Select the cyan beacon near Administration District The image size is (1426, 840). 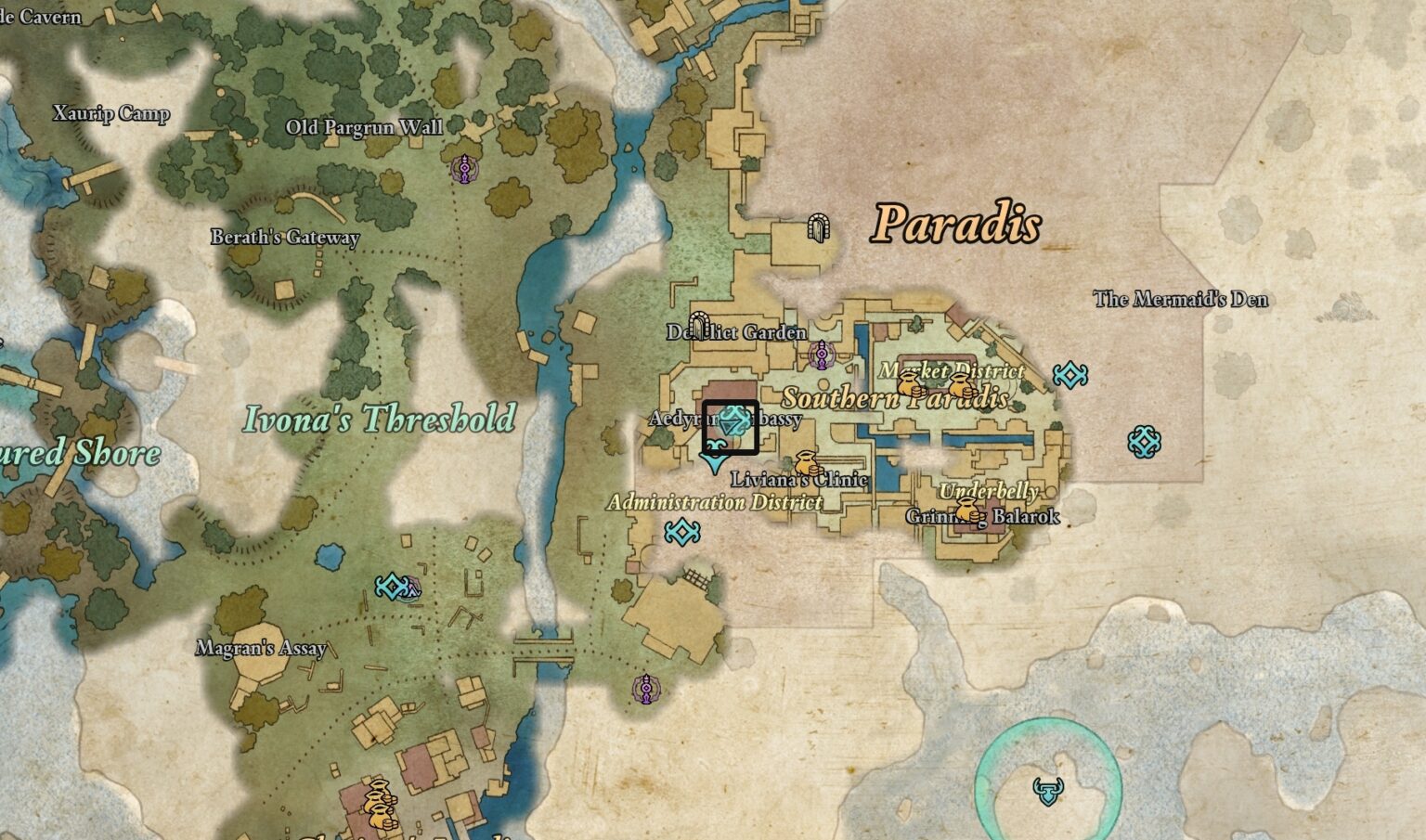[x=684, y=531]
